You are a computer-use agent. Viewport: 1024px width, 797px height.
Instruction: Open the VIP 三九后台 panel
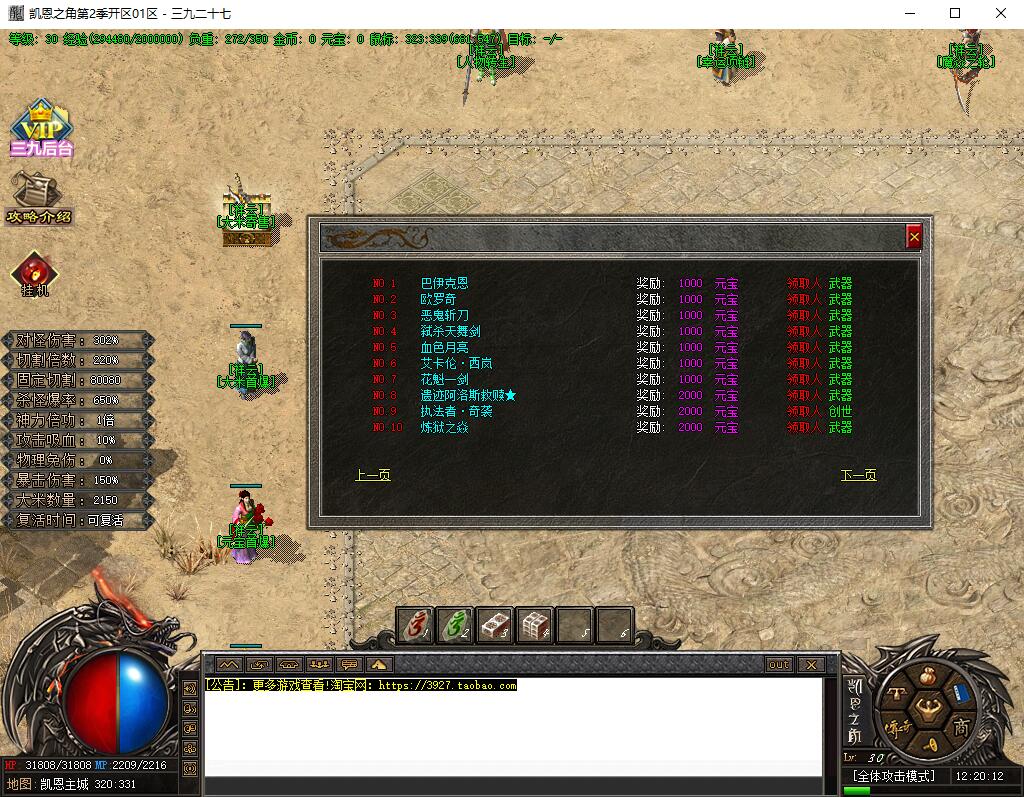click(x=41, y=128)
